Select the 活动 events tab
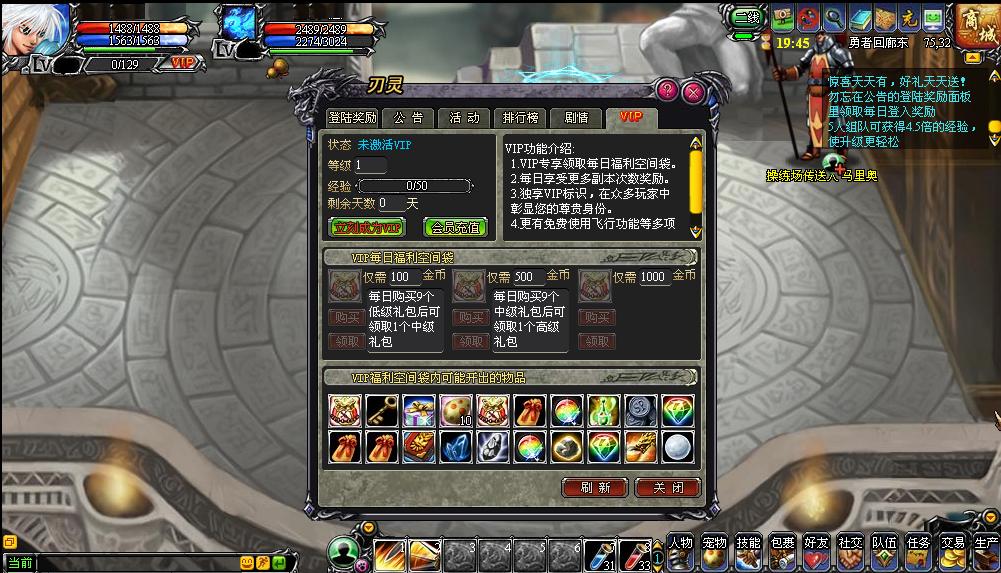1001x573 pixels. [x=463, y=118]
